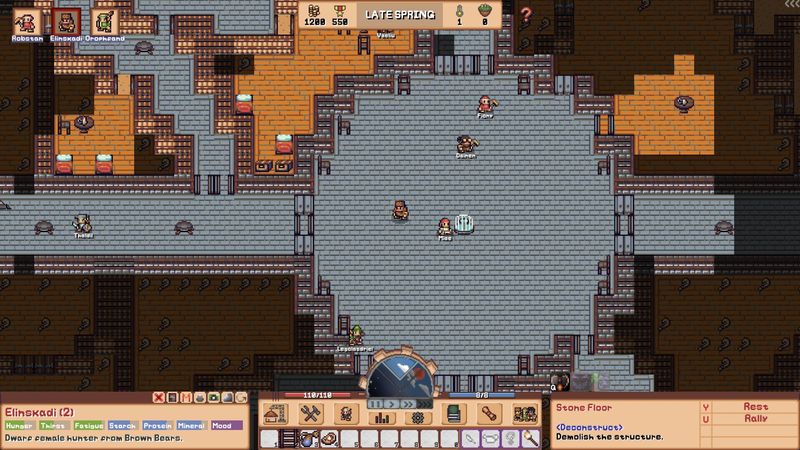Open help with the question mark icon
The height and width of the screenshot is (450, 800).
pos(526,14)
